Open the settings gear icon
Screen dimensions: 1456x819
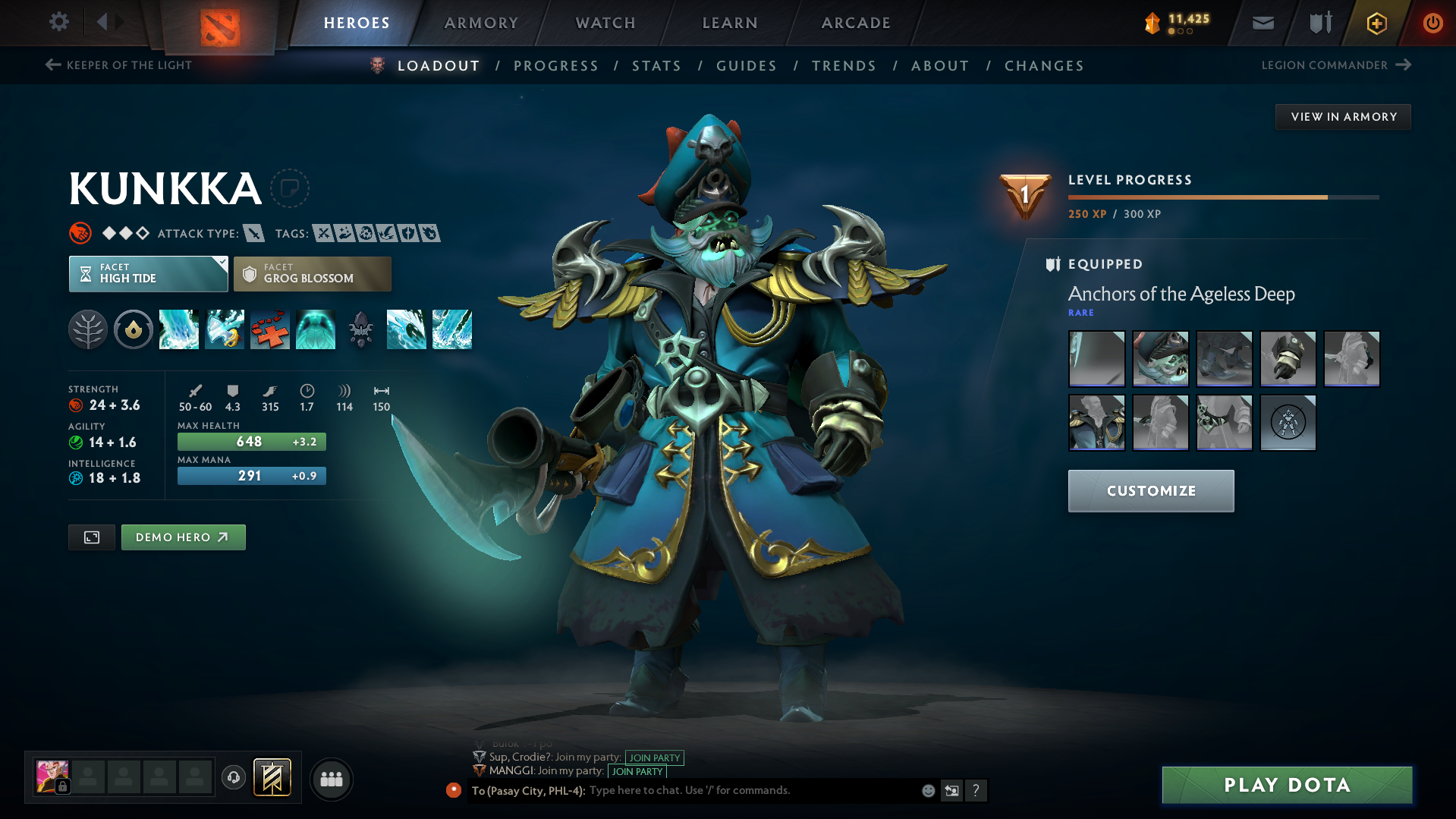coord(58,22)
